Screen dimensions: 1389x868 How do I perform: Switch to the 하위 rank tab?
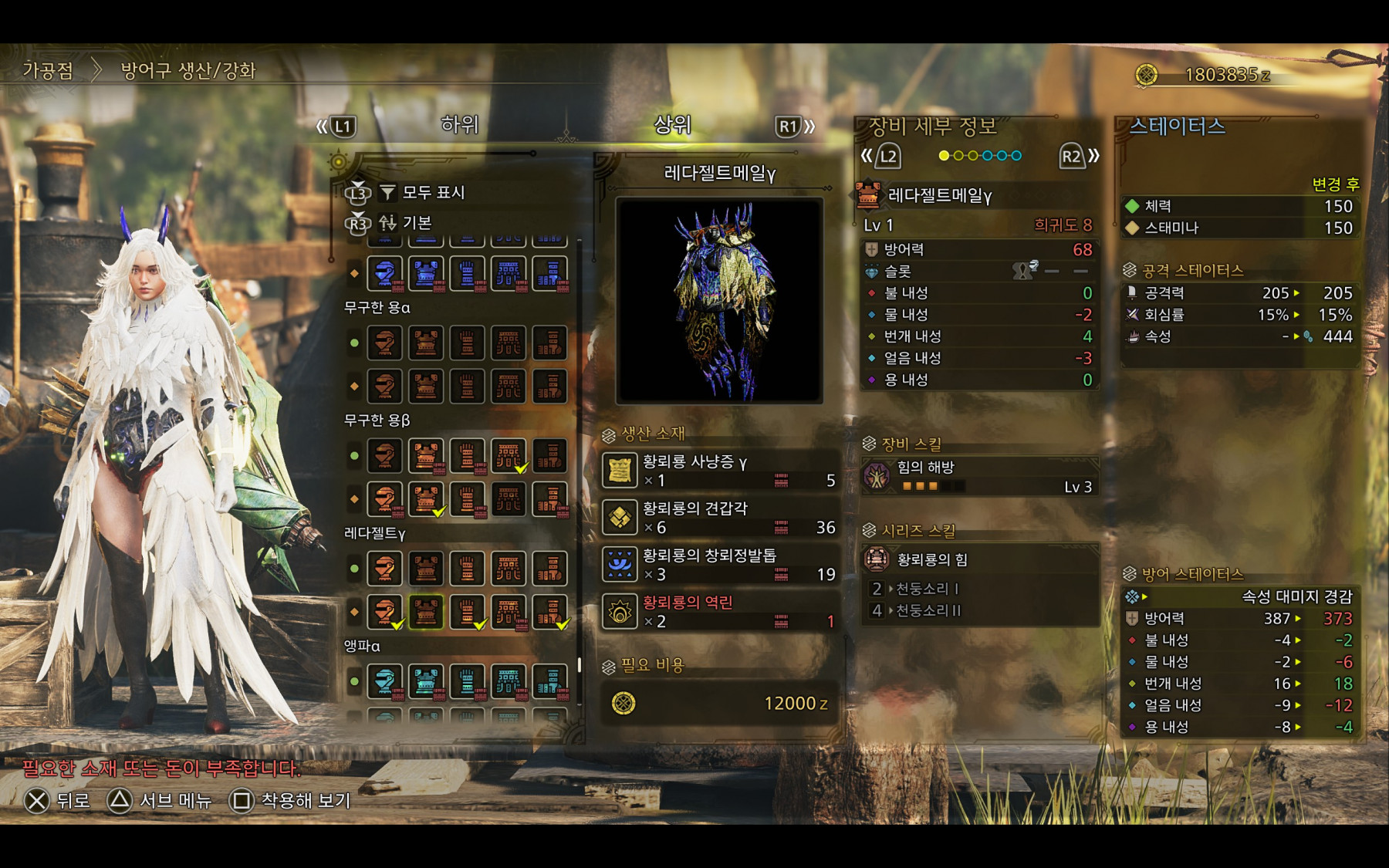(459, 125)
